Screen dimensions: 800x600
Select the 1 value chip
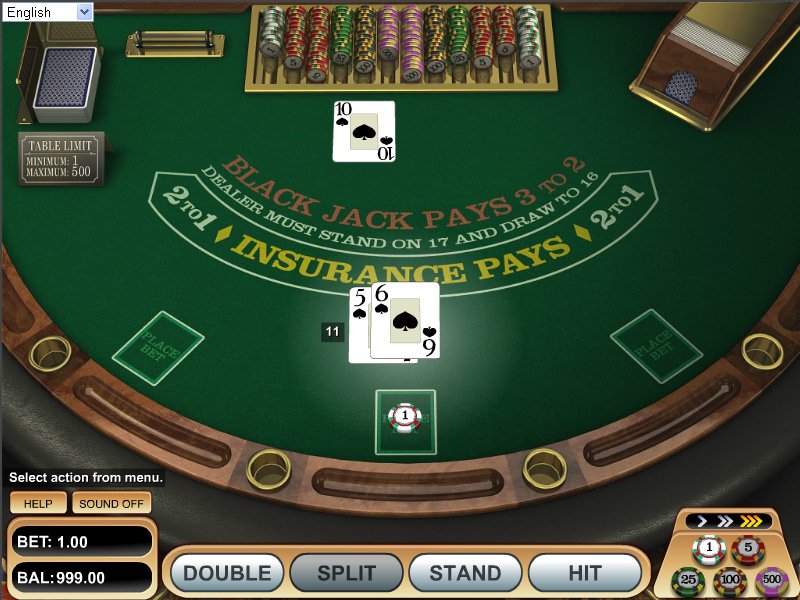709,547
